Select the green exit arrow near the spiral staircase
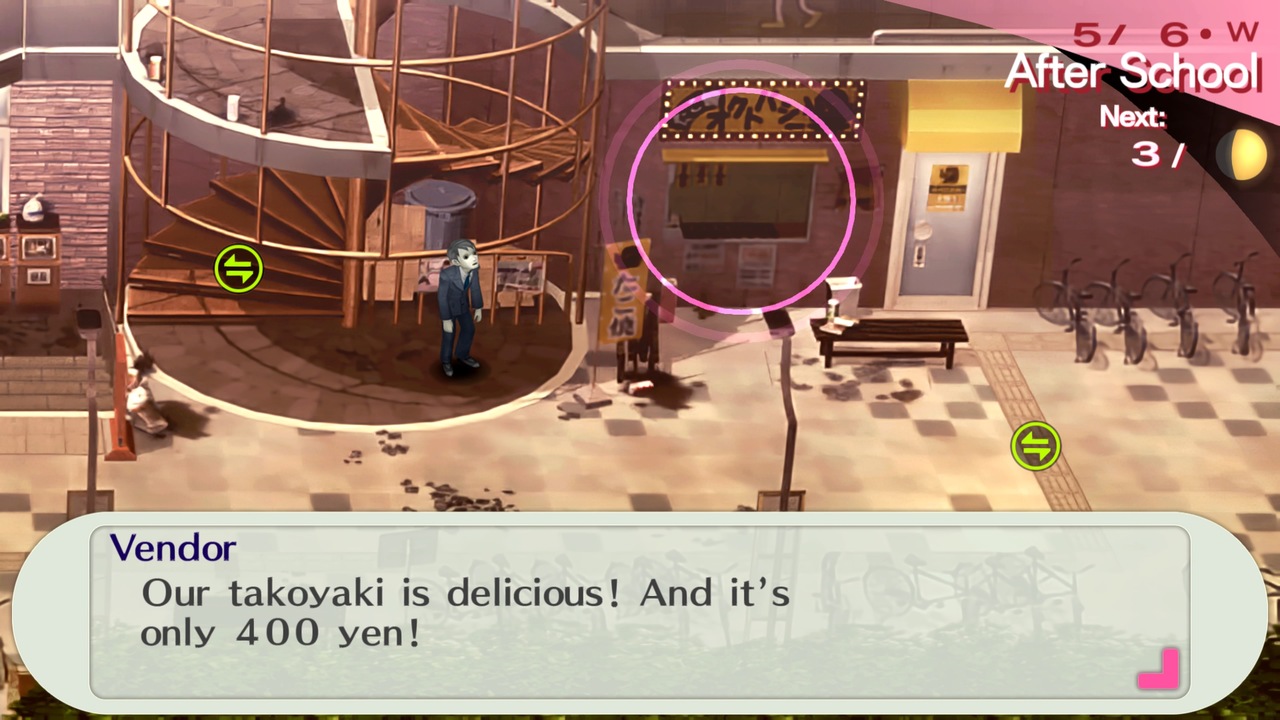The width and height of the screenshot is (1280, 720). pyautogui.click(x=238, y=268)
